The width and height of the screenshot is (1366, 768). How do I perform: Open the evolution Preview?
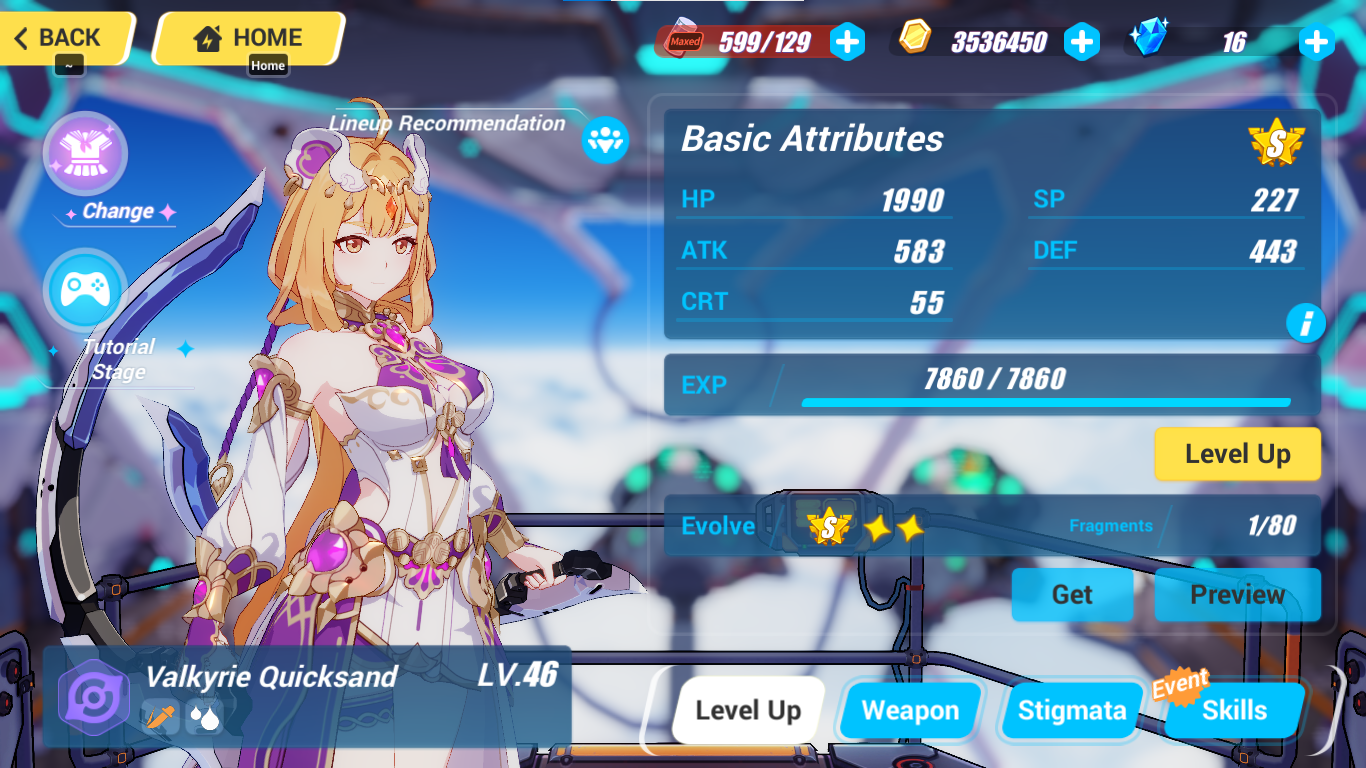click(1237, 594)
